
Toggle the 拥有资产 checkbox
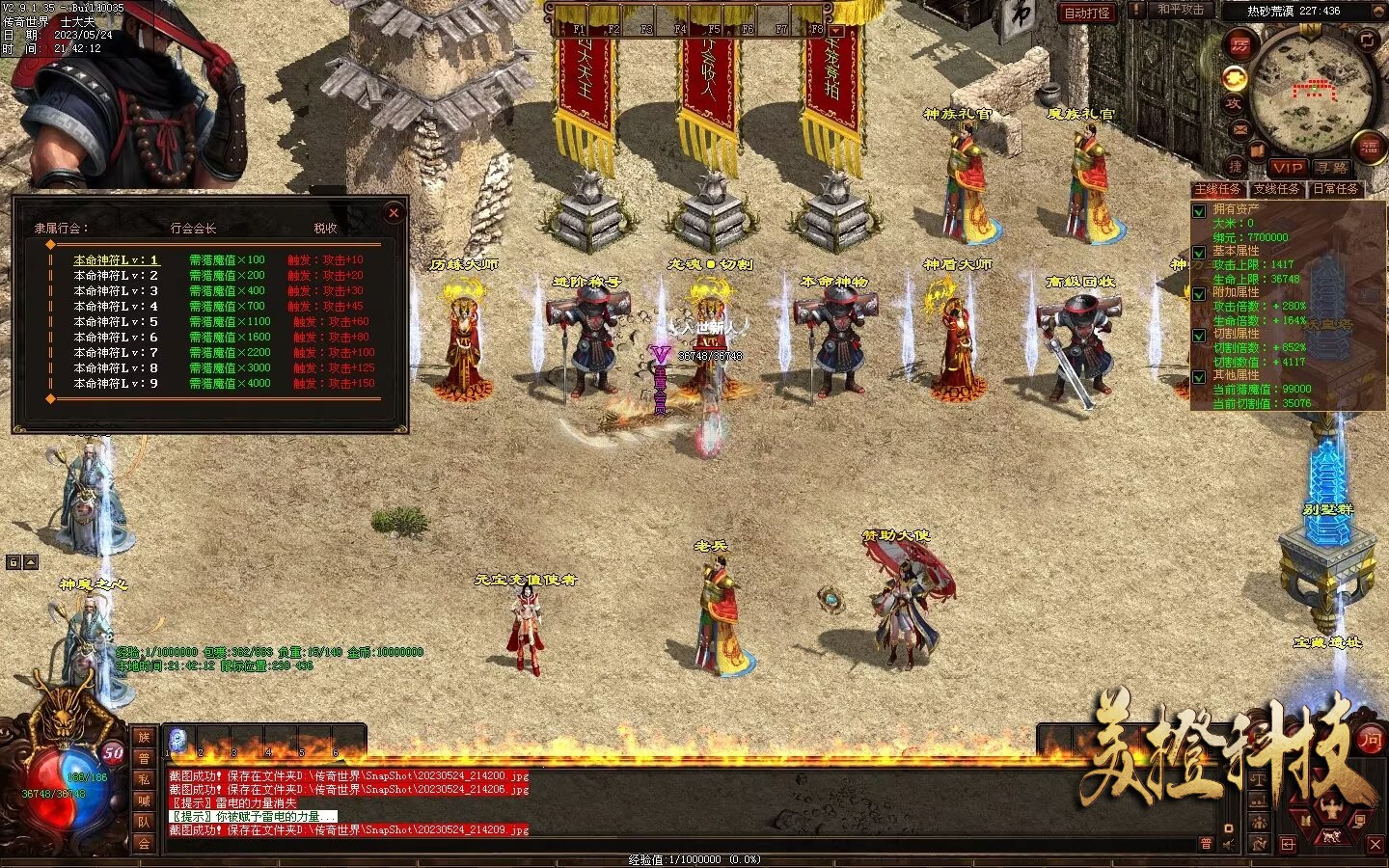point(1200,210)
